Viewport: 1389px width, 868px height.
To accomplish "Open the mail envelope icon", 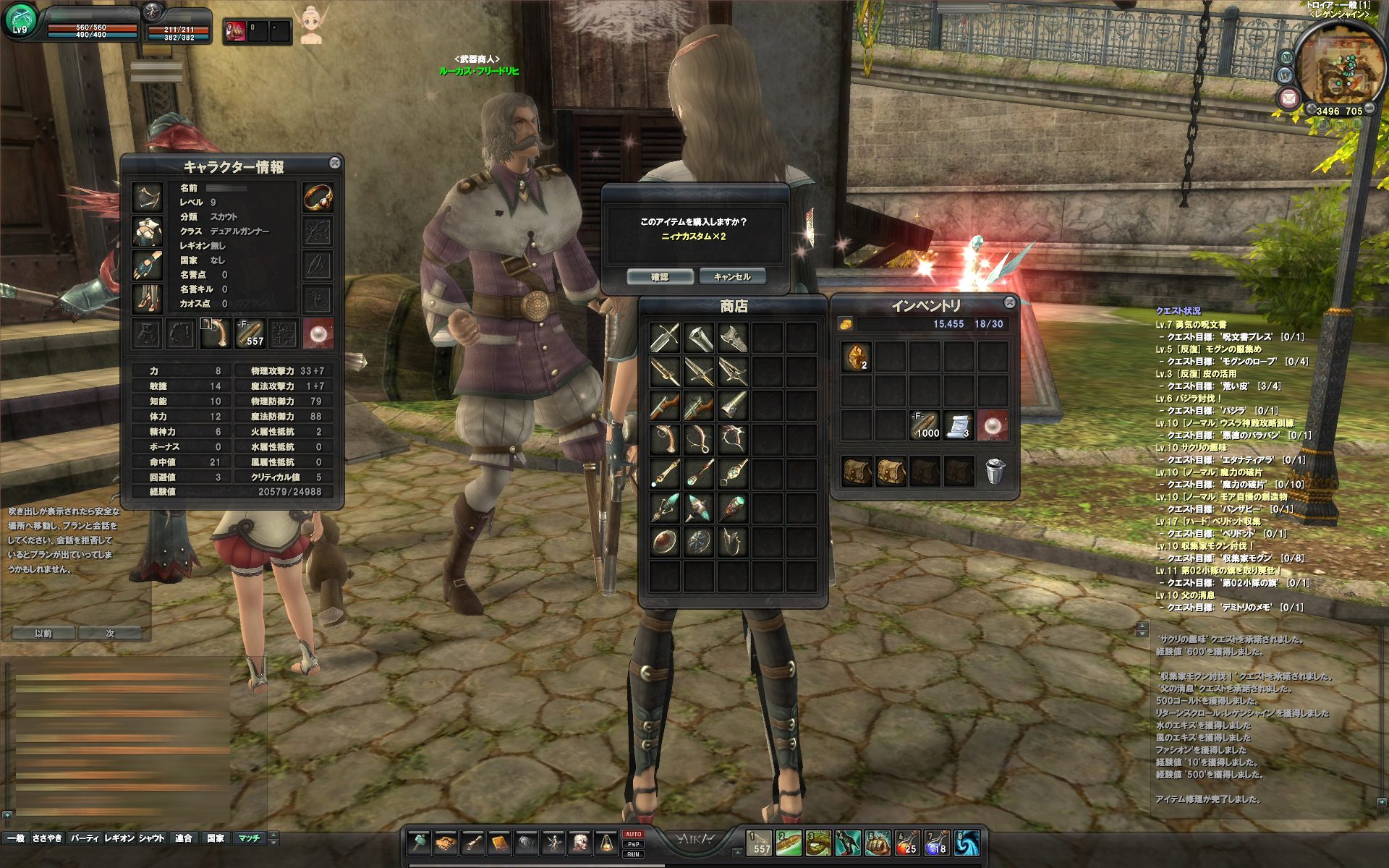I will click(1288, 97).
